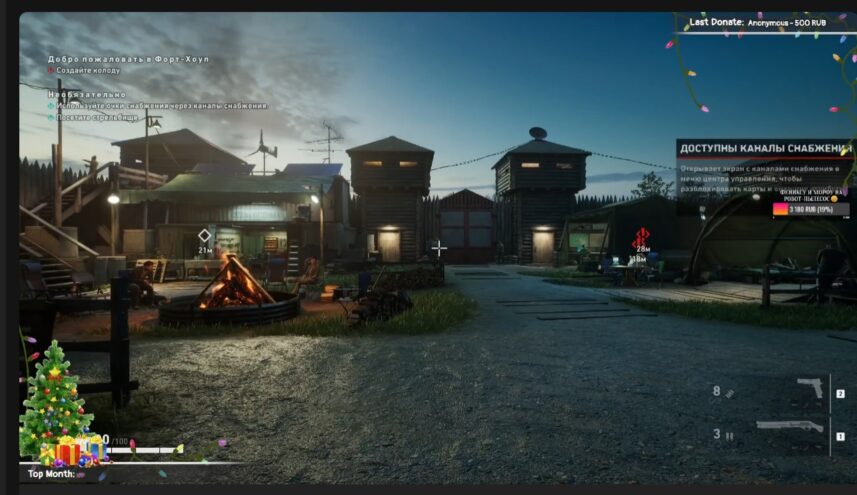
Task: Select the 'Посетите стрельбище' optional objective
Action: 97,117
